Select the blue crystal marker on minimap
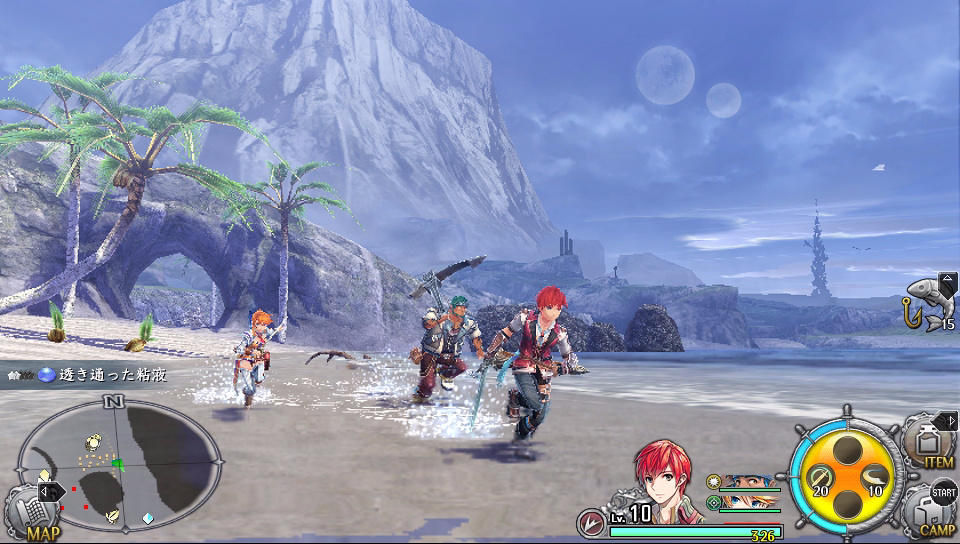960x544 pixels. 148,518
